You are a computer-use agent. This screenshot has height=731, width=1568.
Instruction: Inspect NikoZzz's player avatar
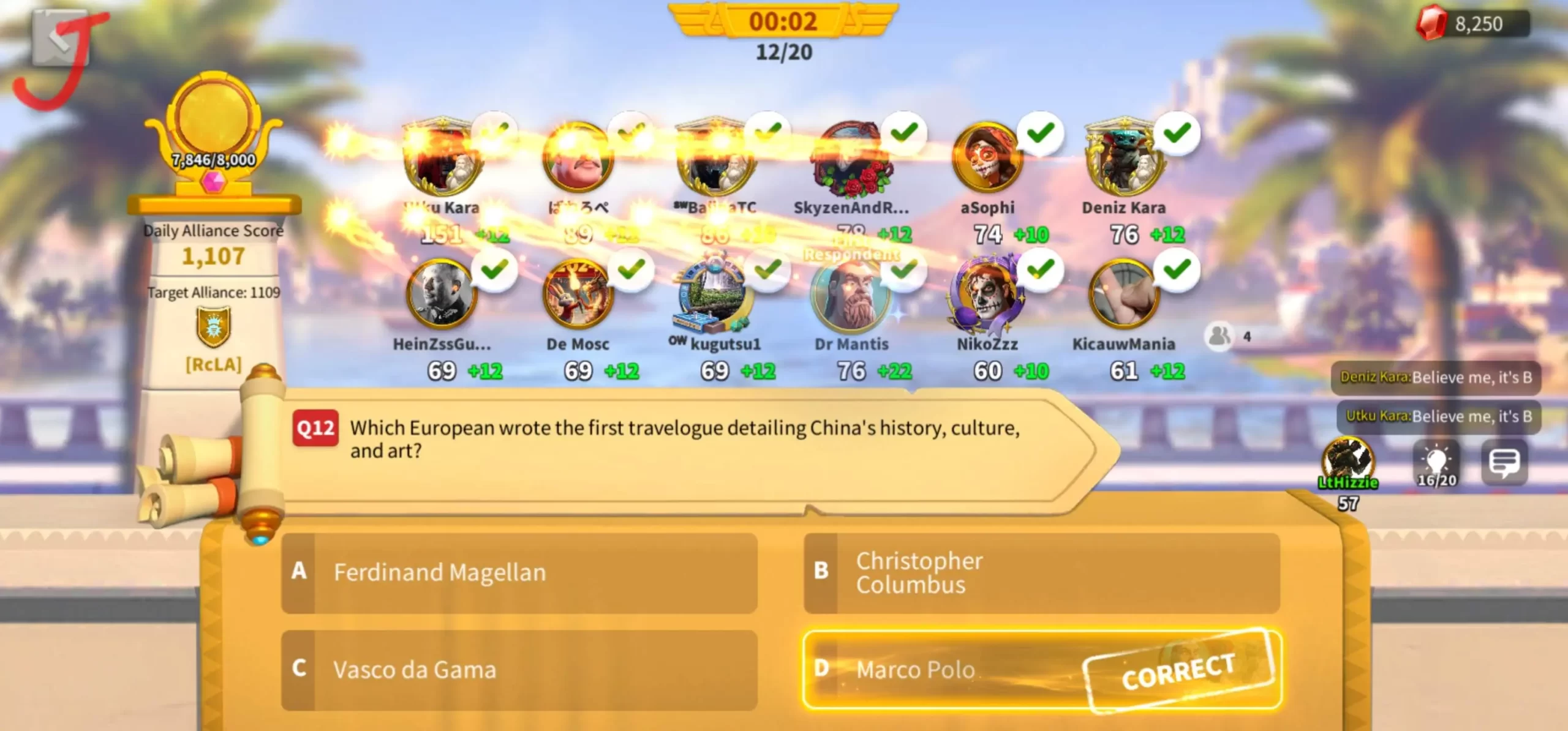tap(987, 296)
